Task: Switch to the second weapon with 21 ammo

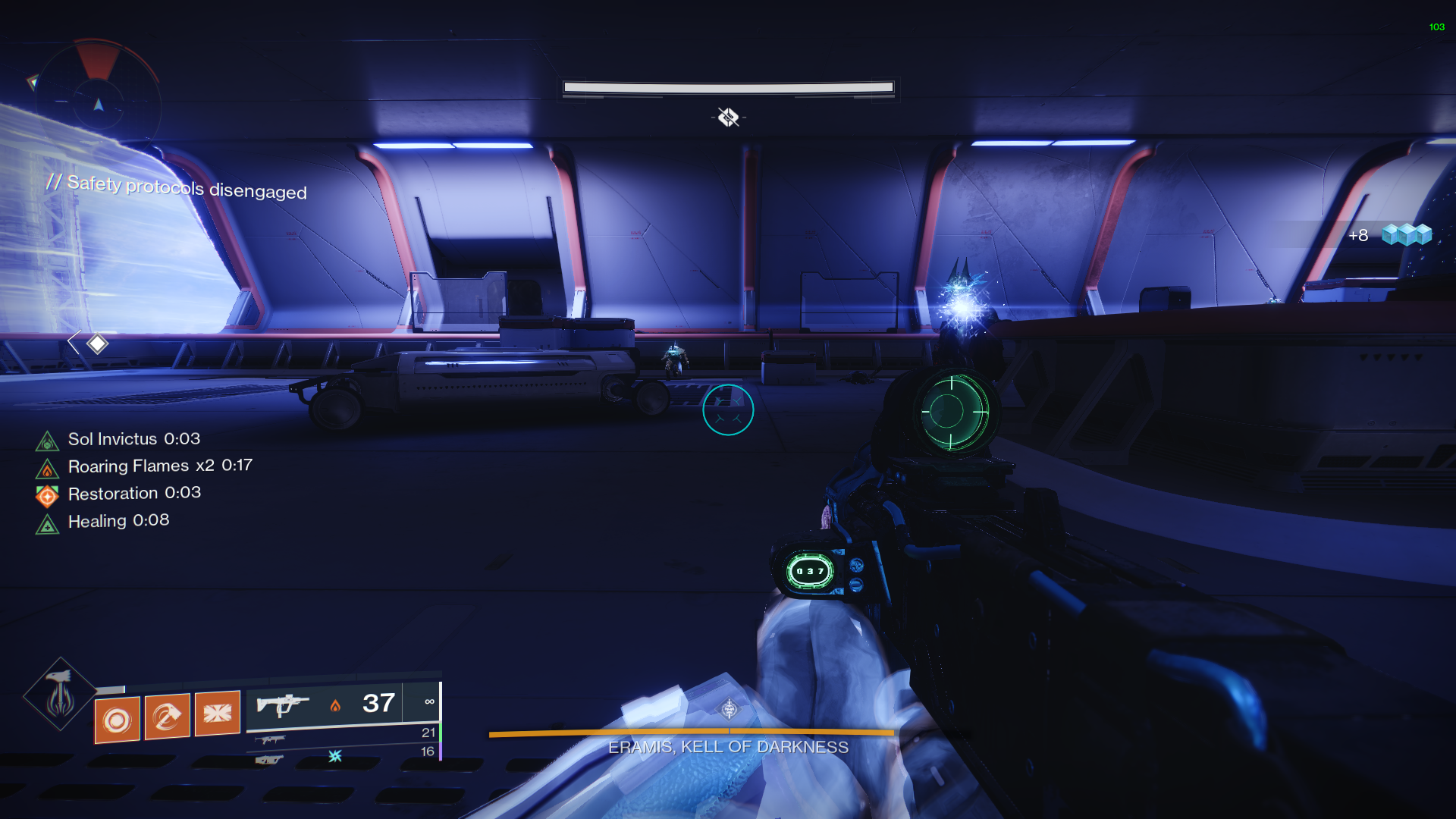Action: 270,739
